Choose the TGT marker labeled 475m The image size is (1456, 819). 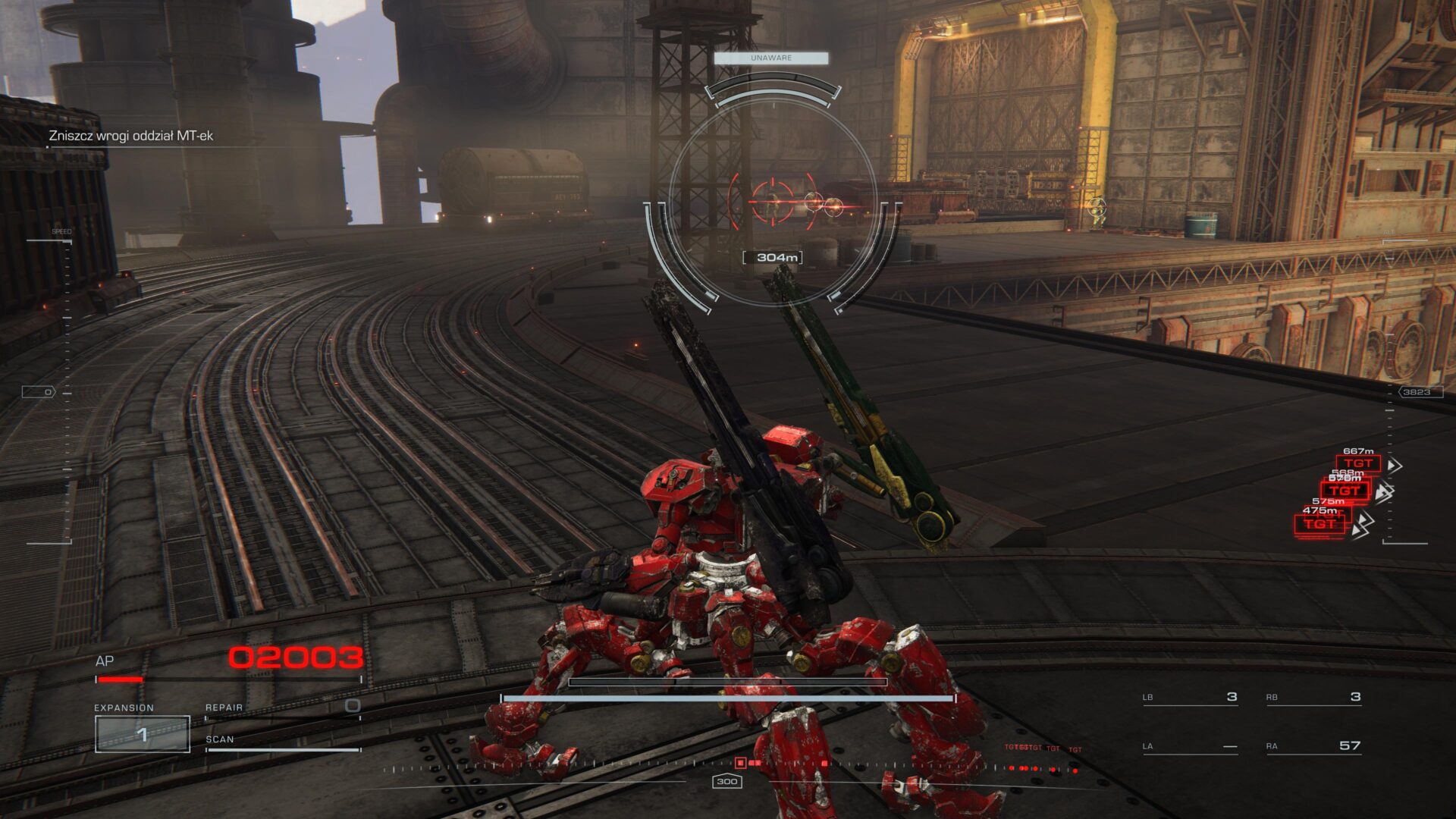1319,524
